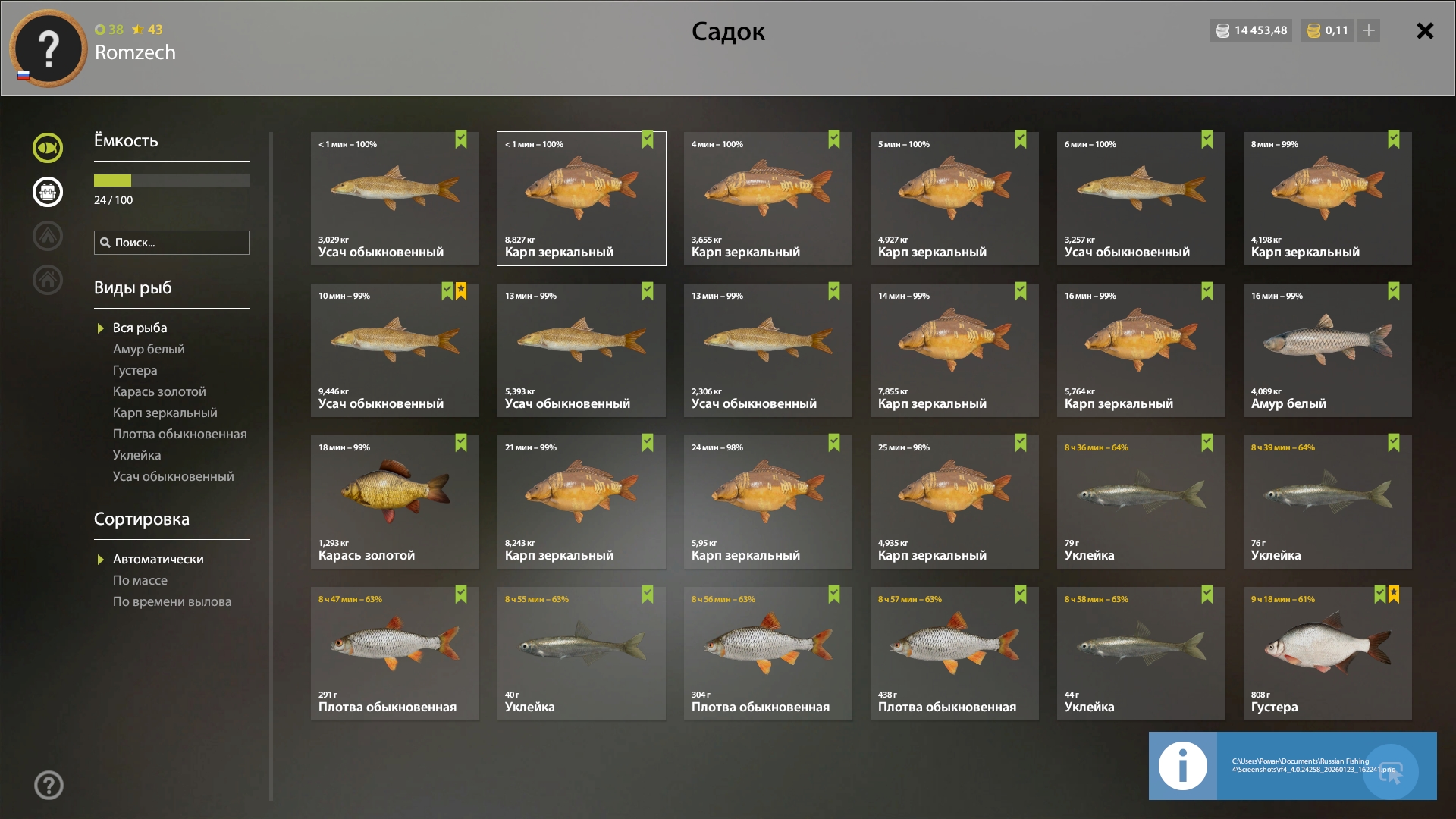
Task: Open the help question mark button
Action: 49,786
